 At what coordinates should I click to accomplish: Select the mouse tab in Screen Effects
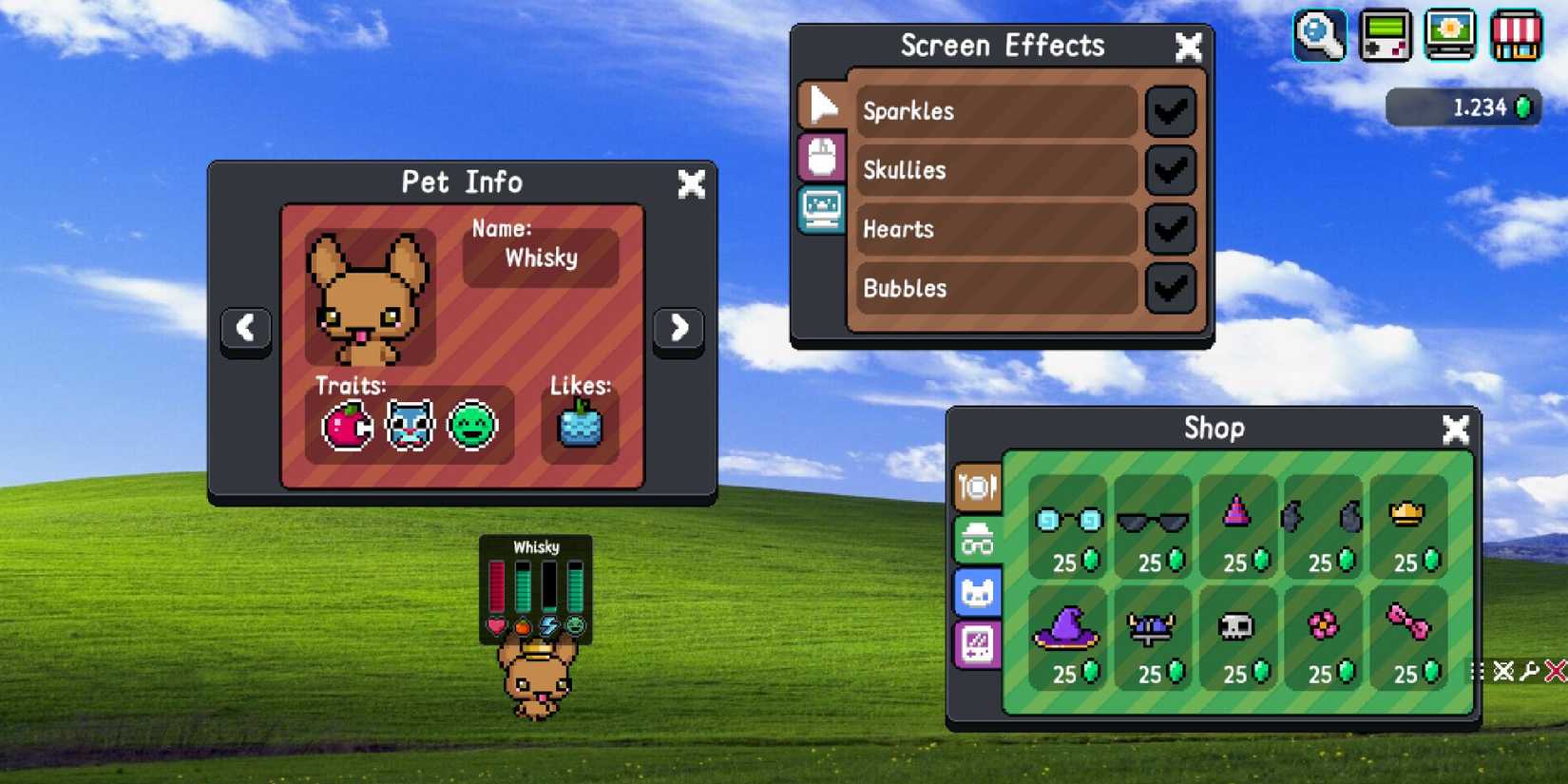823,158
